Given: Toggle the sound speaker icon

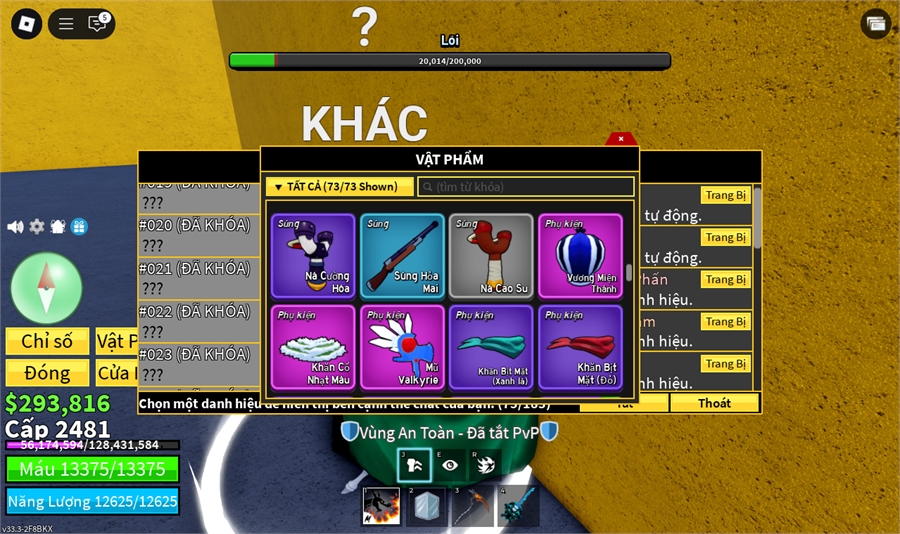Looking at the screenshot, I should coord(15,227).
